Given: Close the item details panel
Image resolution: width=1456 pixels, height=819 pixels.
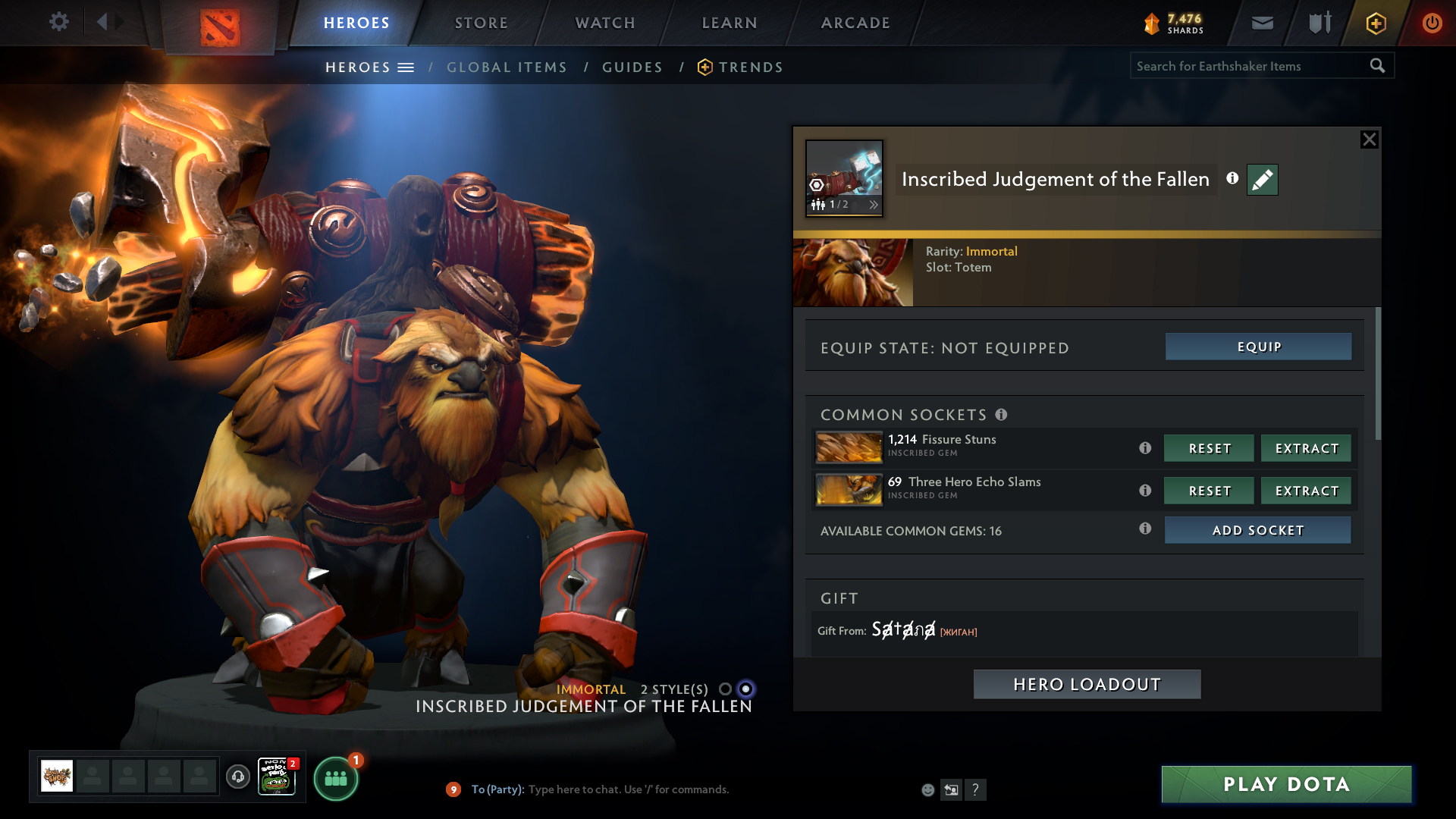Looking at the screenshot, I should pyautogui.click(x=1369, y=140).
